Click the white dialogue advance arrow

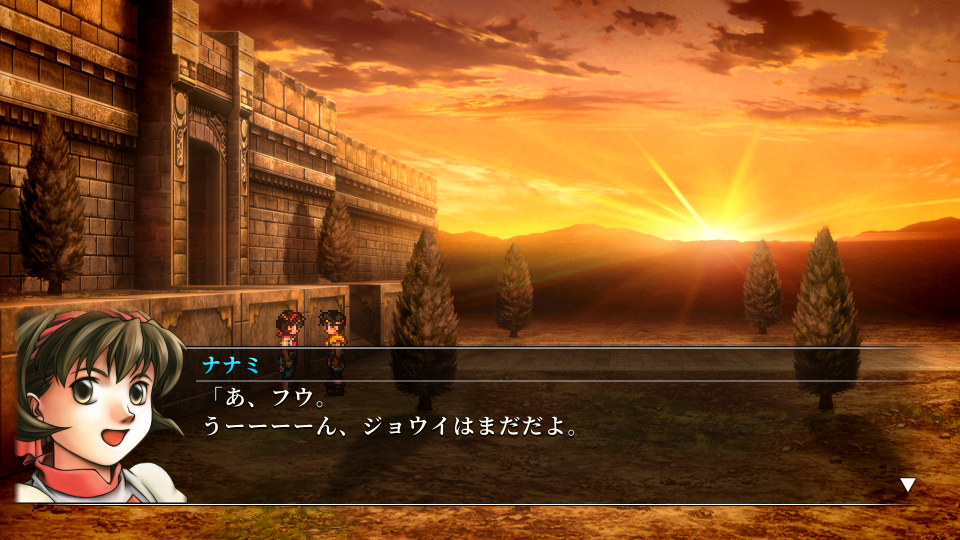coord(907,485)
